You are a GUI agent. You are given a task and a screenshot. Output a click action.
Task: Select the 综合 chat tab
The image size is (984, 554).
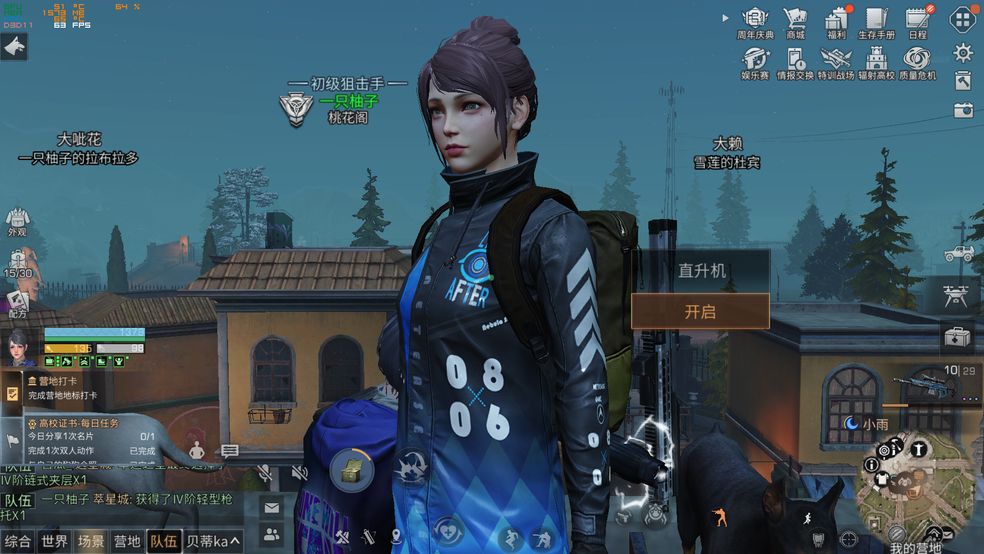click(x=18, y=541)
